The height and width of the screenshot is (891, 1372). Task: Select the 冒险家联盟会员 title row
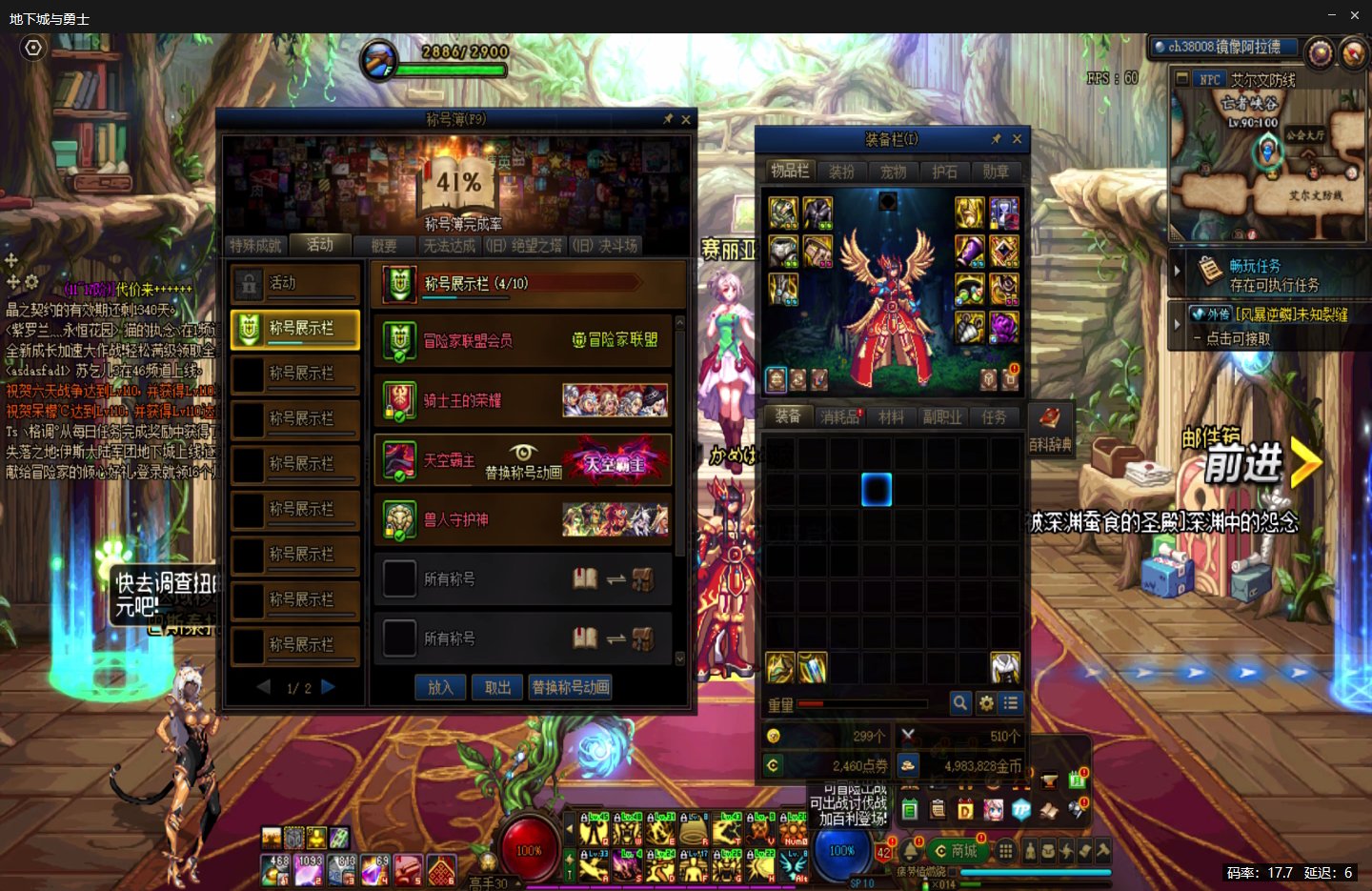click(523, 341)
